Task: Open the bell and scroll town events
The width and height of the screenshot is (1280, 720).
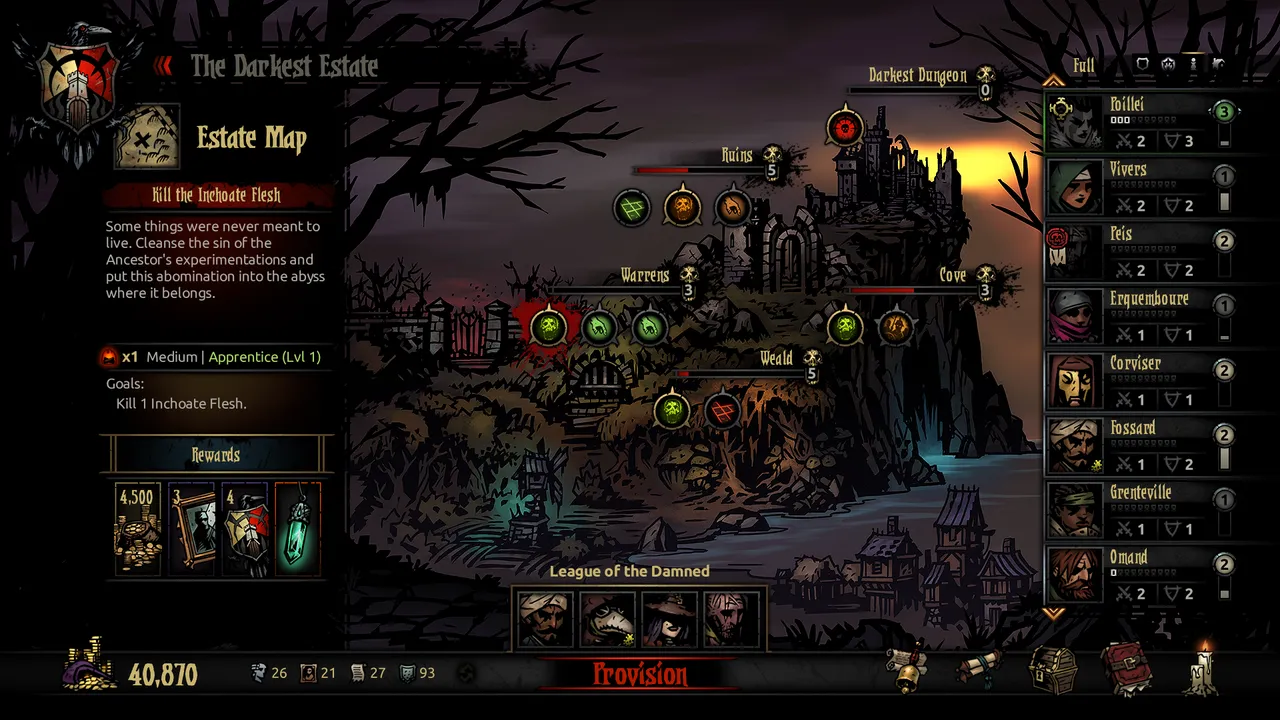Action: point(909,669)
